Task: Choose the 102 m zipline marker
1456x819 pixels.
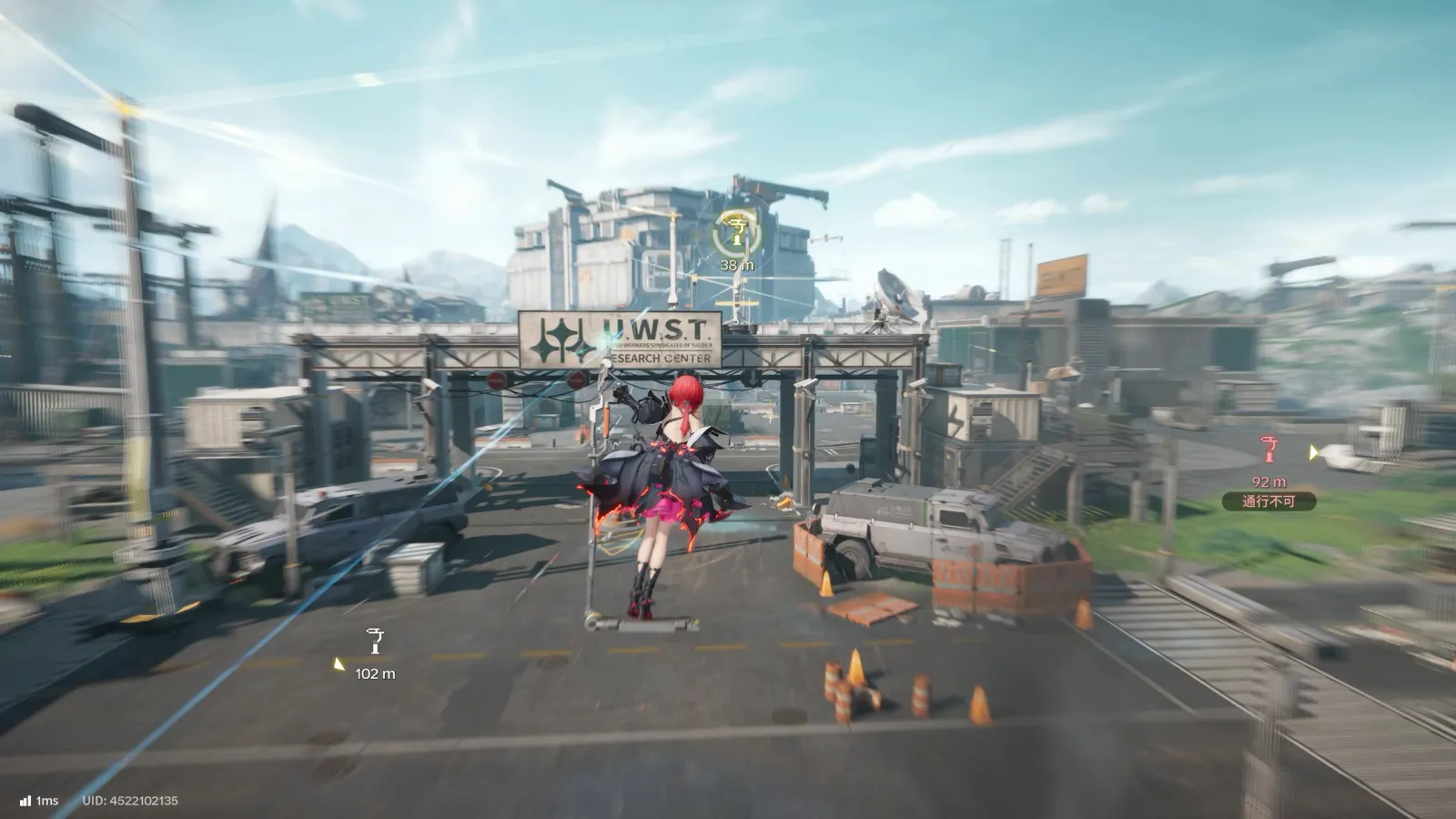Action: (375, 642)
